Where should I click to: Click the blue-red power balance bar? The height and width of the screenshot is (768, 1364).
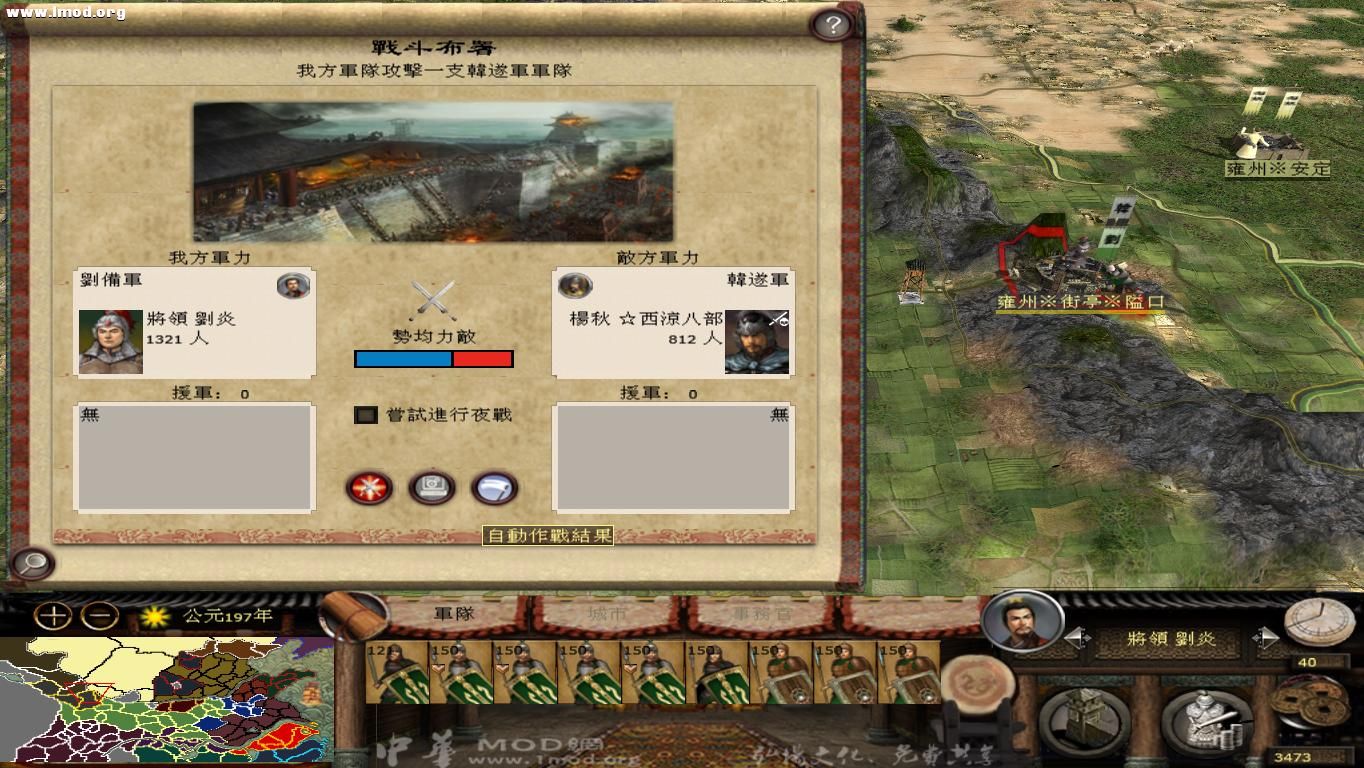click(432, 358)
